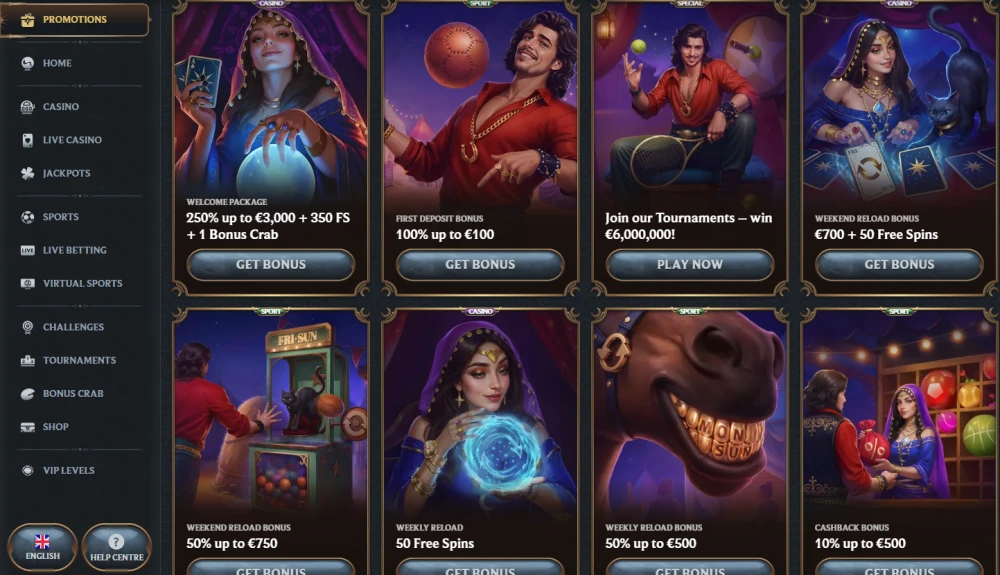Open the Help Centre

click(x=116, y=547)
